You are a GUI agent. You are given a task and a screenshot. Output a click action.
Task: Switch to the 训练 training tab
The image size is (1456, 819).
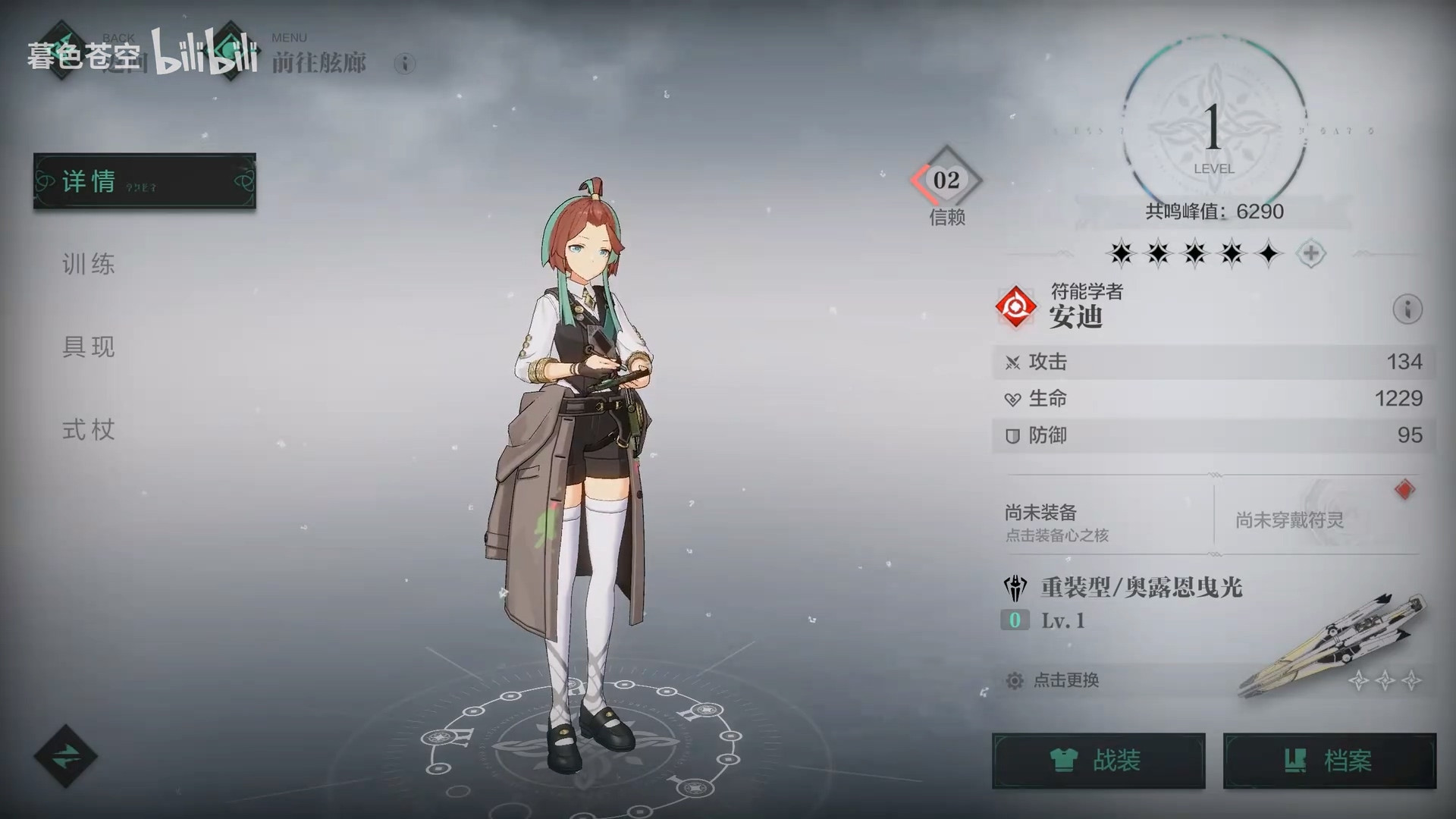click(x=89, y=264)
